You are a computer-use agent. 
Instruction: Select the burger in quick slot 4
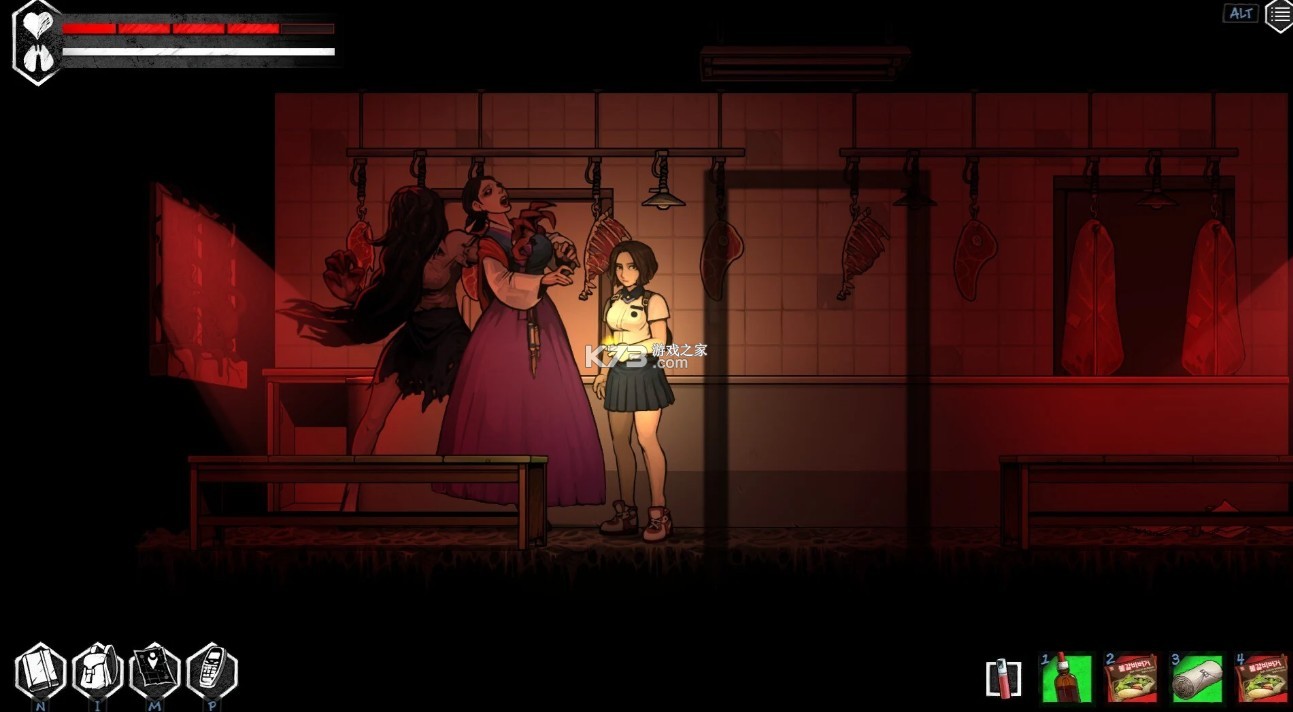(1261, 679)
